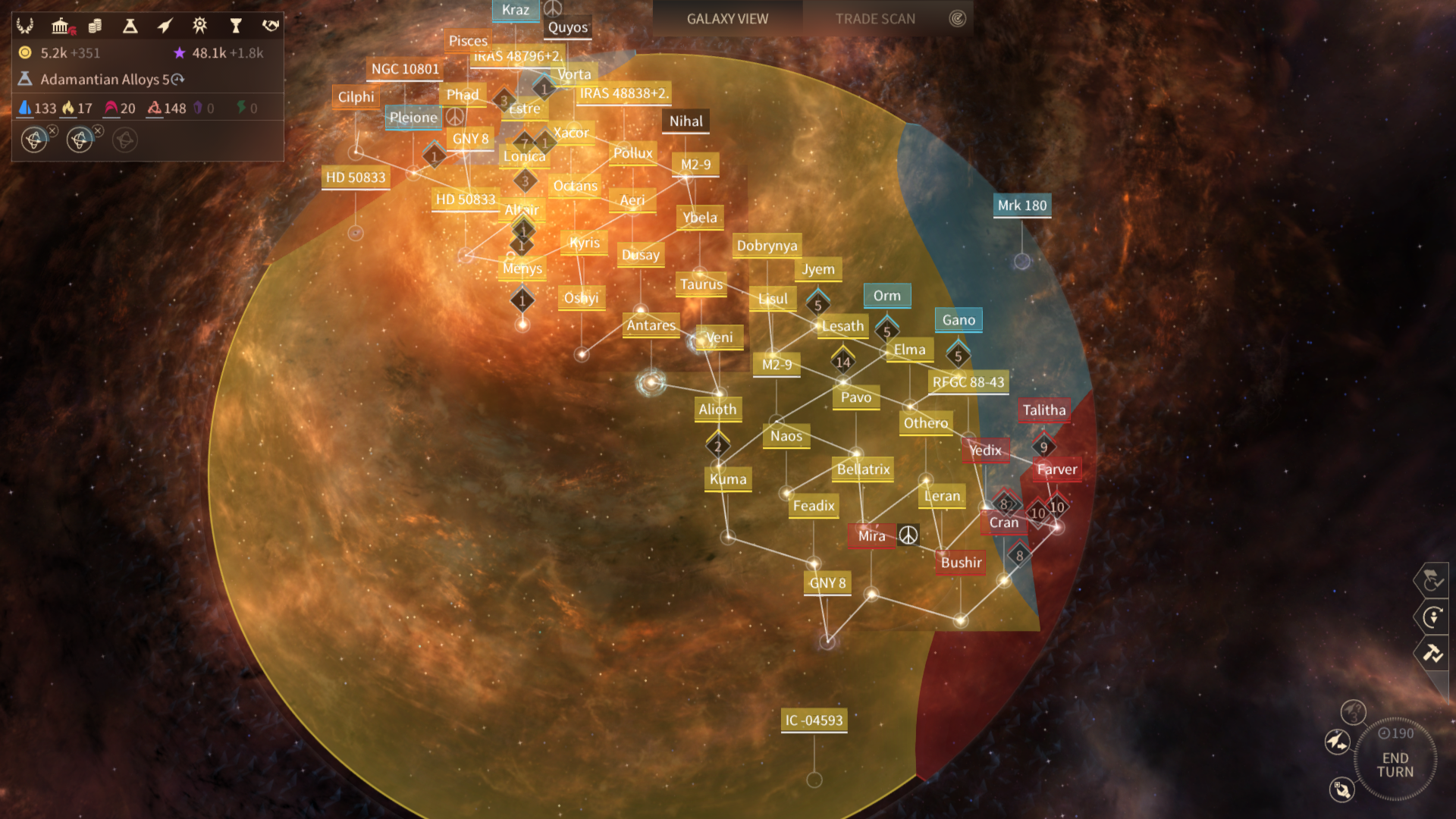The height and width of the screenshot is (819, 1456).
Task: Open the sun medal icon screen
Action: point(199,26)
